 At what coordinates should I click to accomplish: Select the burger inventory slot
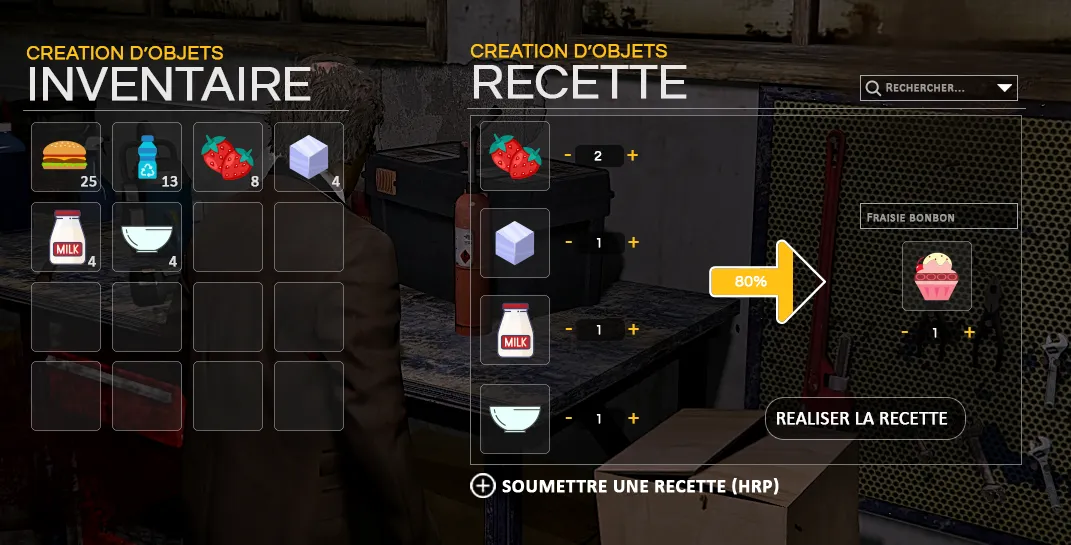[x=66, y=157]
